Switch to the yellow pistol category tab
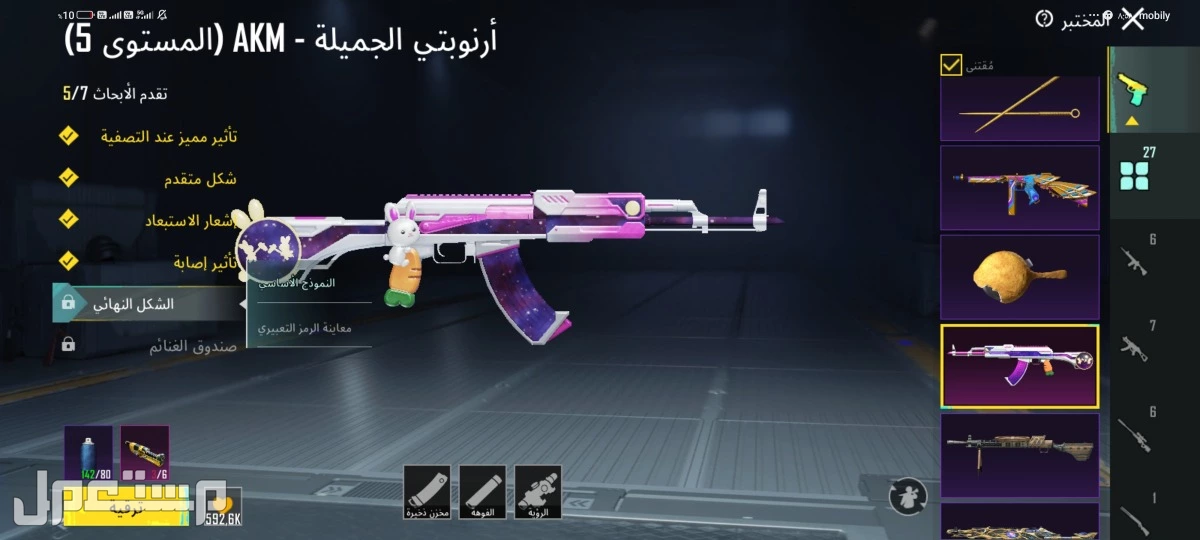The width and height of the screenshot is (1200, 540). (x=1133, y=90)
